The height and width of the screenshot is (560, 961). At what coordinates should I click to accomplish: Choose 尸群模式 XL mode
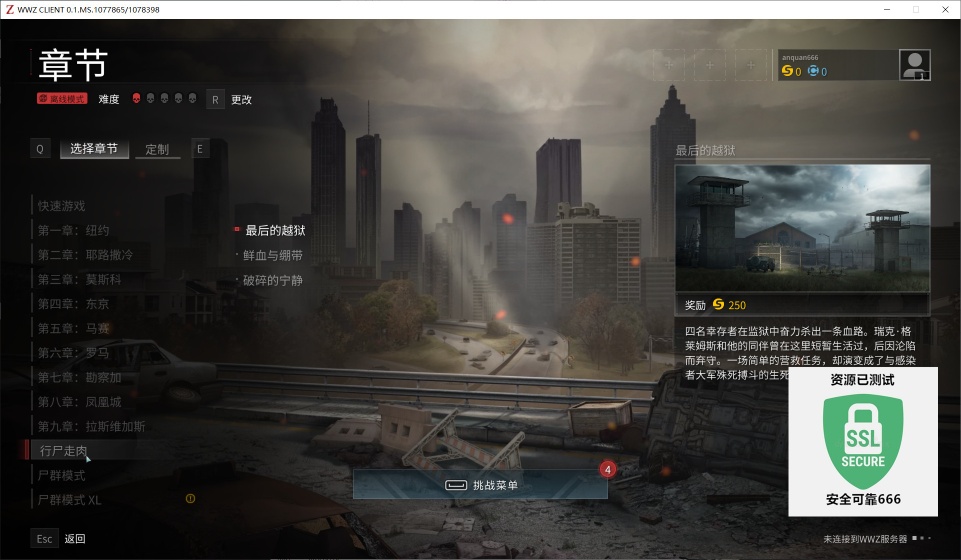(69, 499)
